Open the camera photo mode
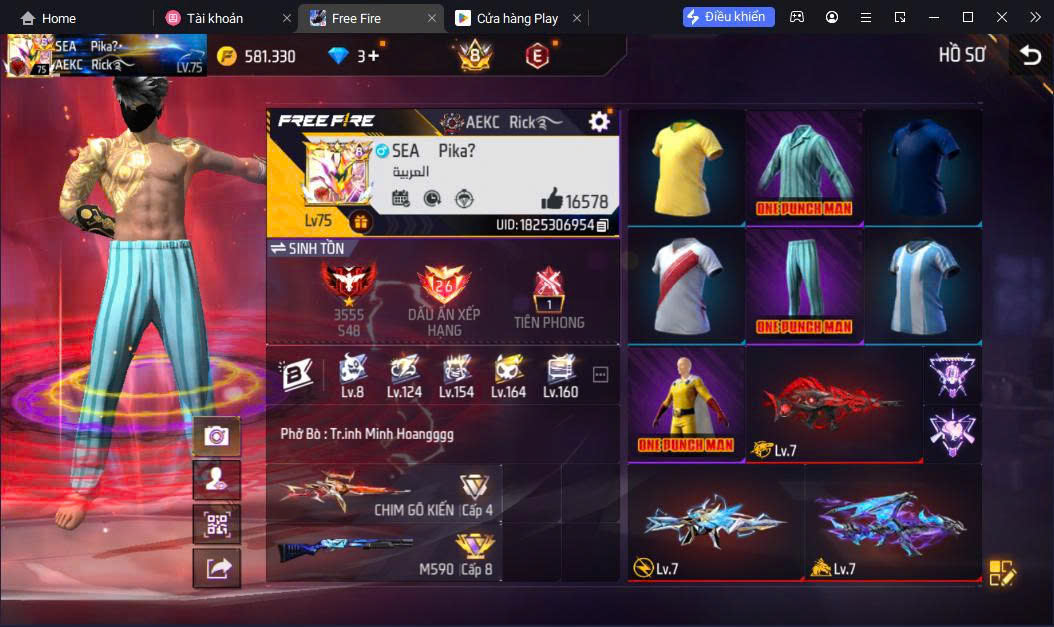The image size is (1054, 627). (216, 436)
